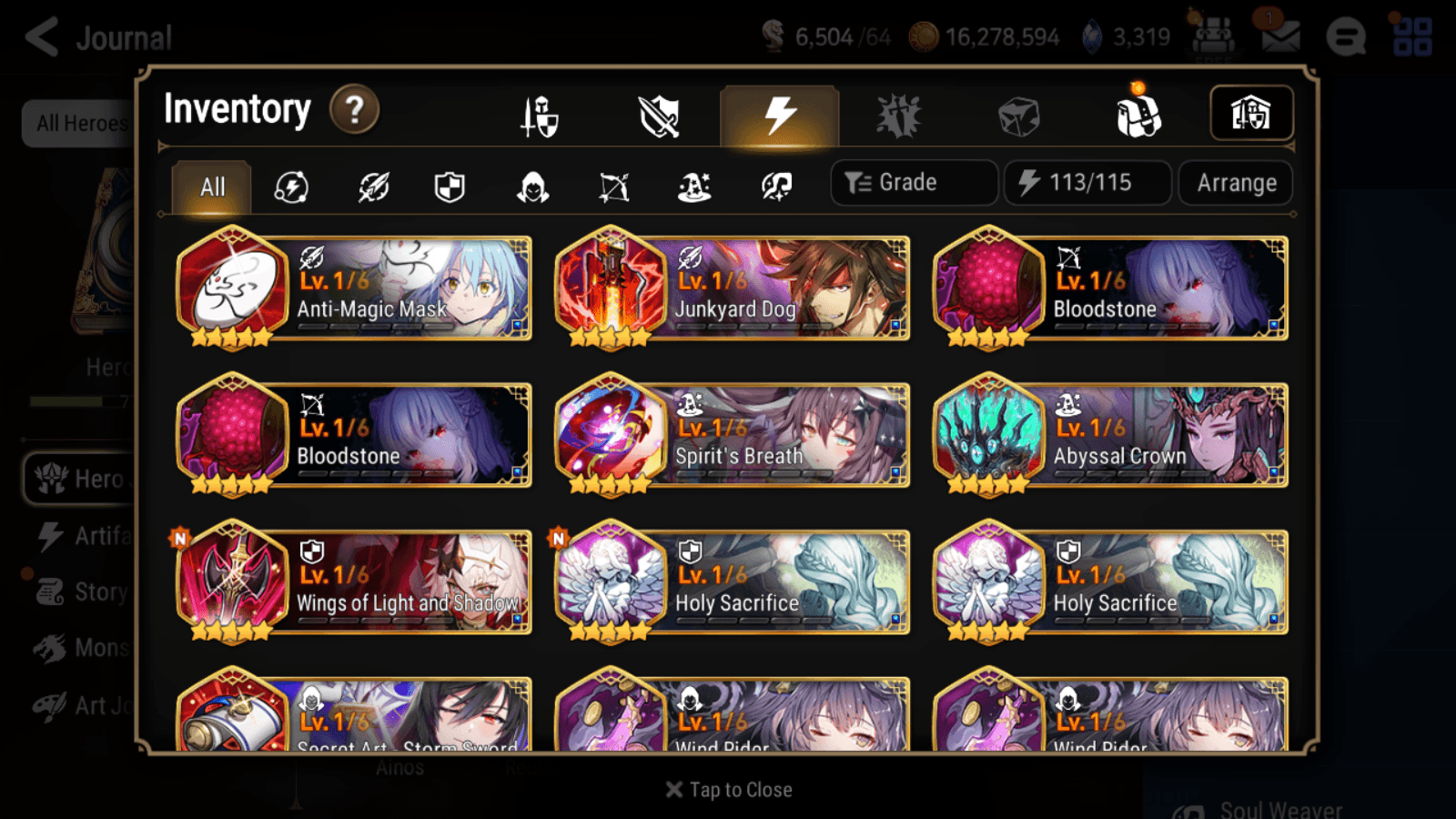Switch to the Equipment inventory tab
The height and width of the screenshot is (819, 1456).
538,116
